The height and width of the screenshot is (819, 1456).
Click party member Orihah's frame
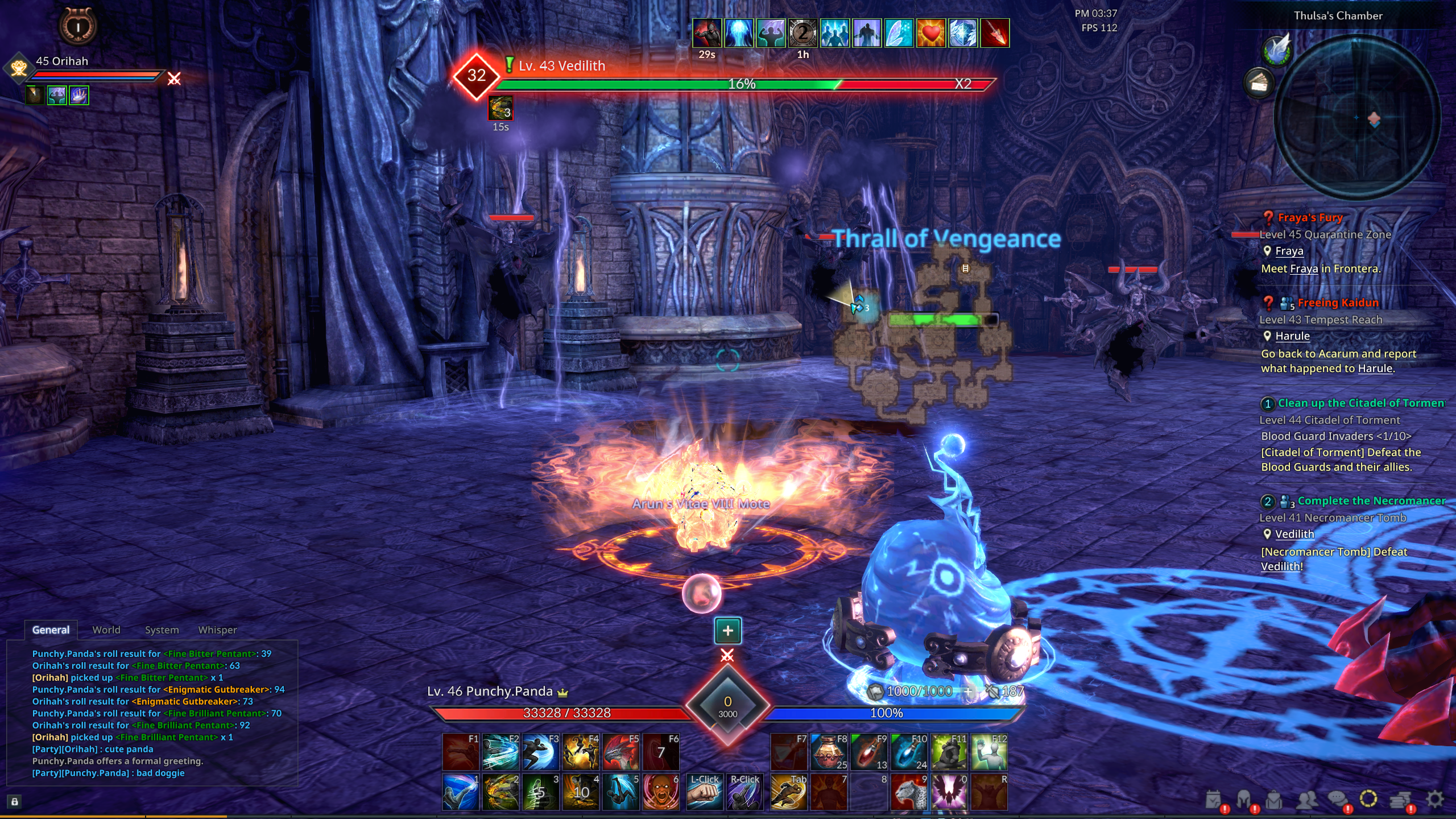click(63, 61)
